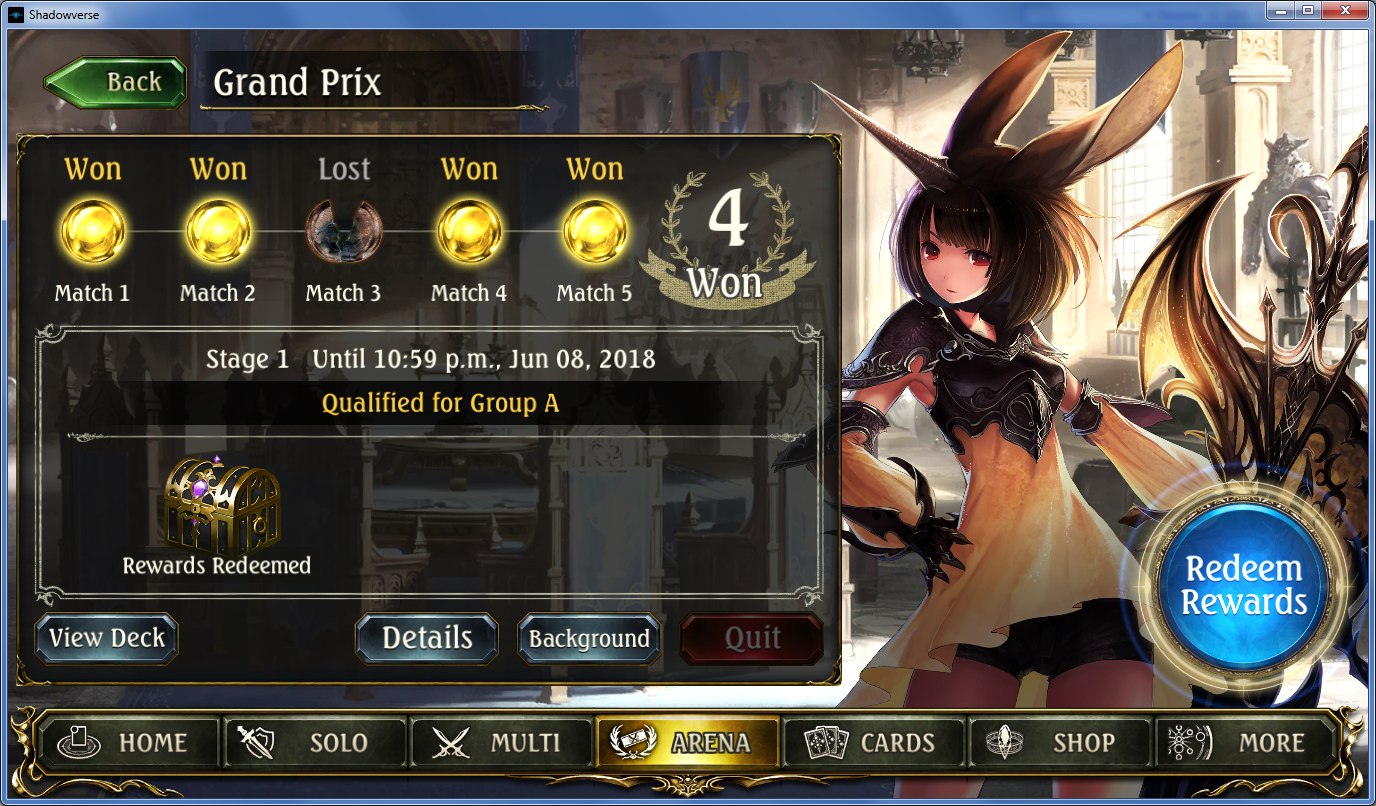Minimize the Shadowverse window
The width and height of the screenshot is (1376, 806).
1283,9
